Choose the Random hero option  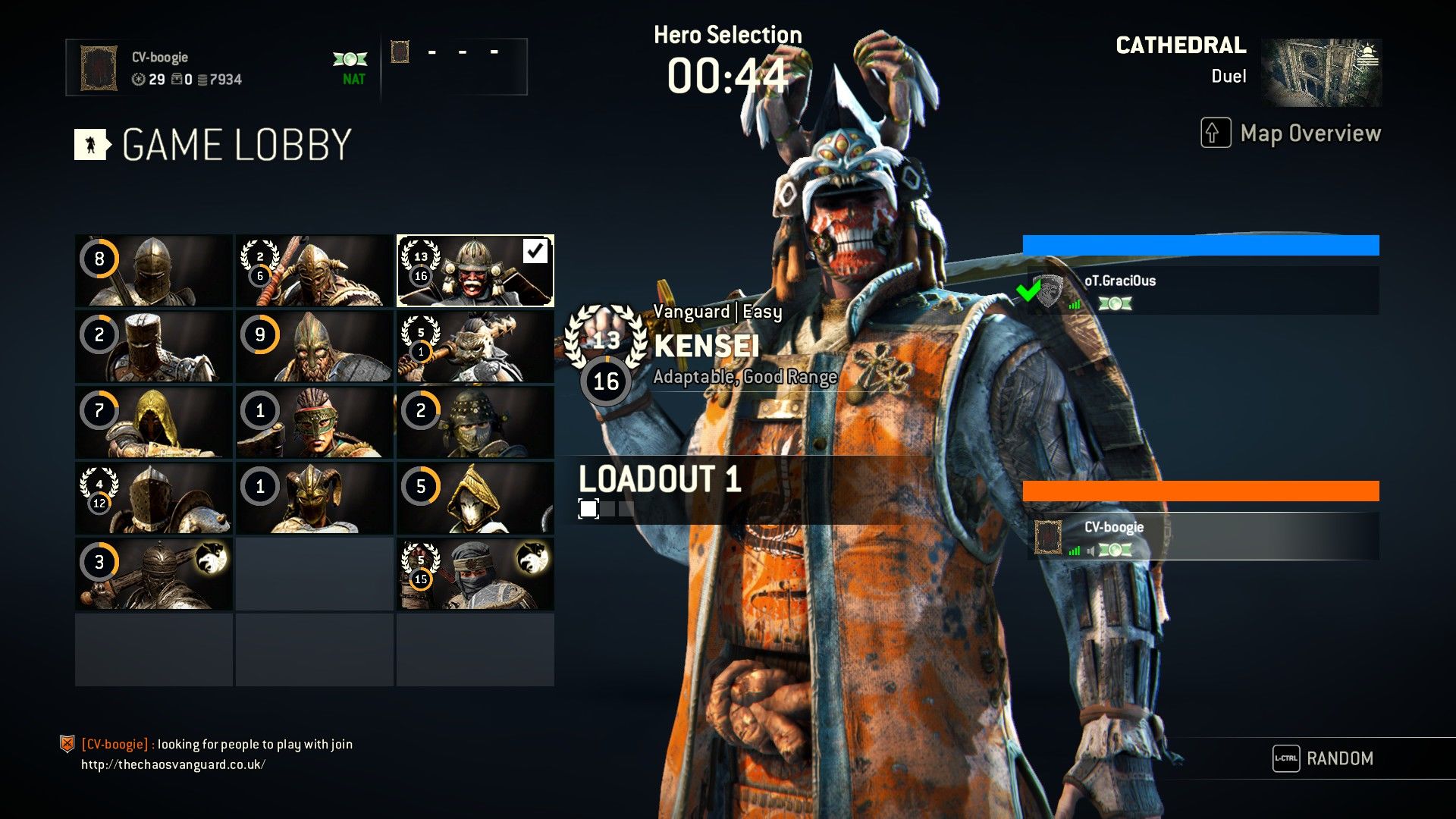pyautogui.click(x=1323, y=758)
